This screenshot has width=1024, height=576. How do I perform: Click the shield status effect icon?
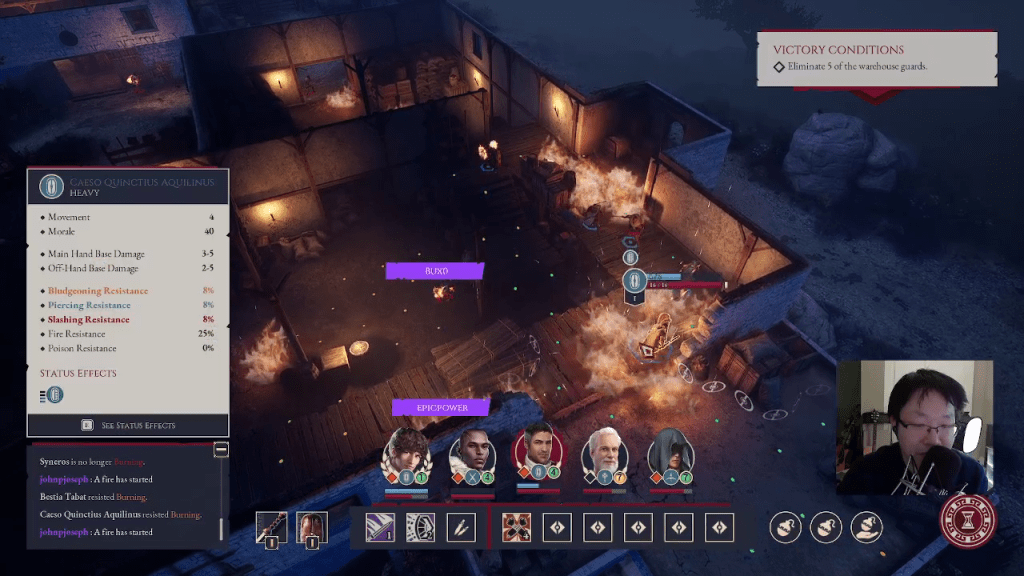coord(56,395)
